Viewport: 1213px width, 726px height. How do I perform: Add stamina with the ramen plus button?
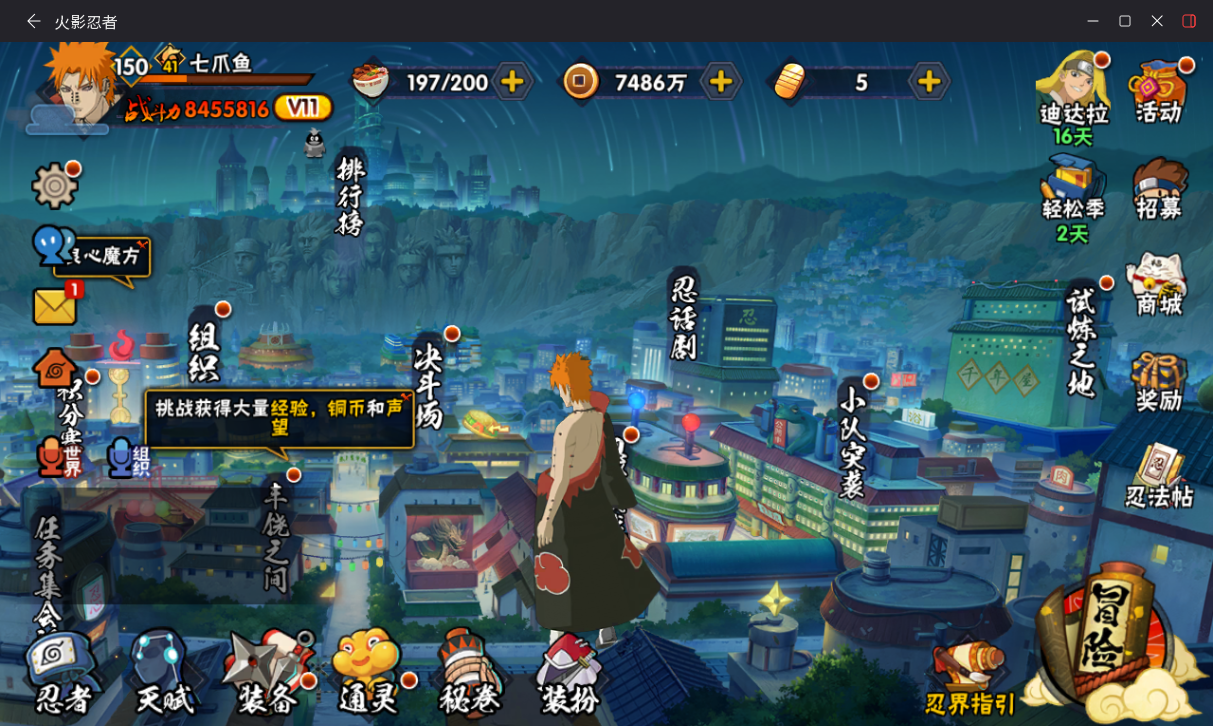tap(512, 82)
